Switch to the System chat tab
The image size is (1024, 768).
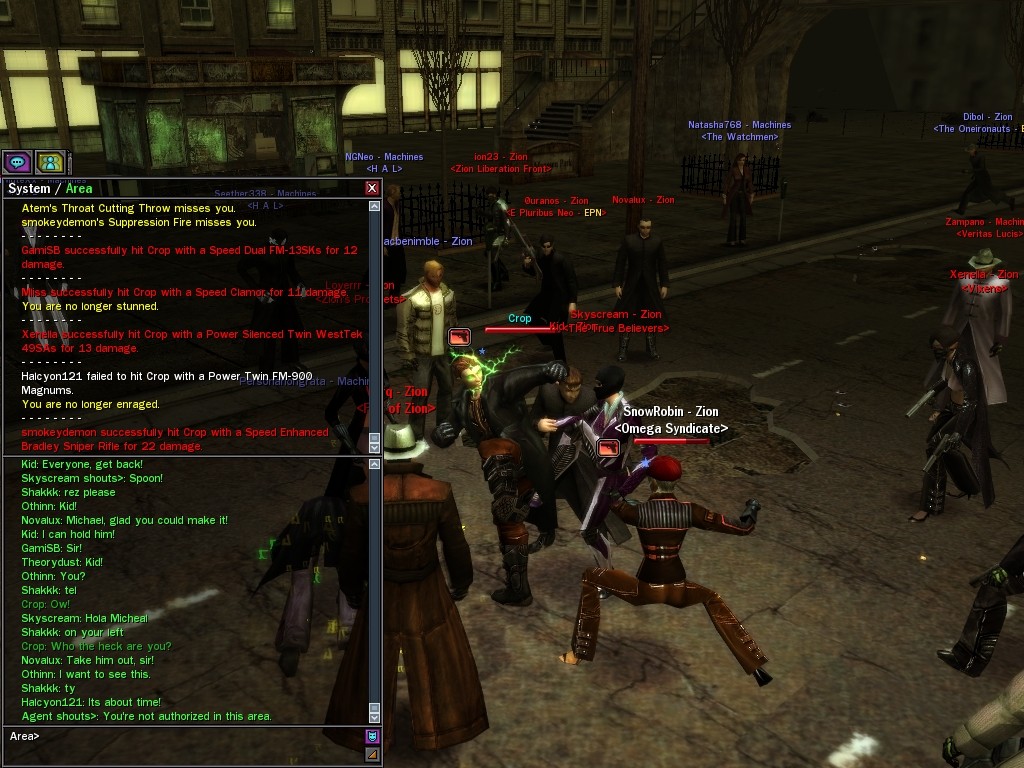28,188
